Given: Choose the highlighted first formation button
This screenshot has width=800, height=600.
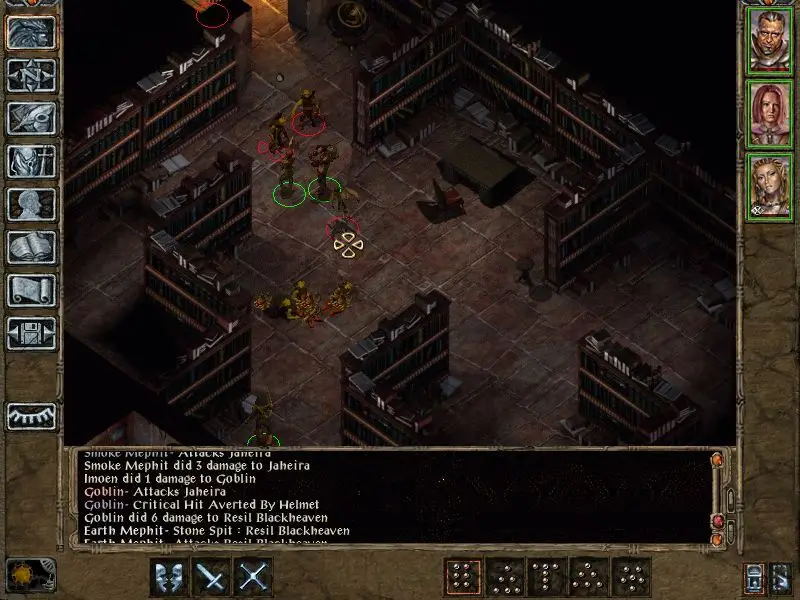Looking at the screenshot, I should point(463,577).
